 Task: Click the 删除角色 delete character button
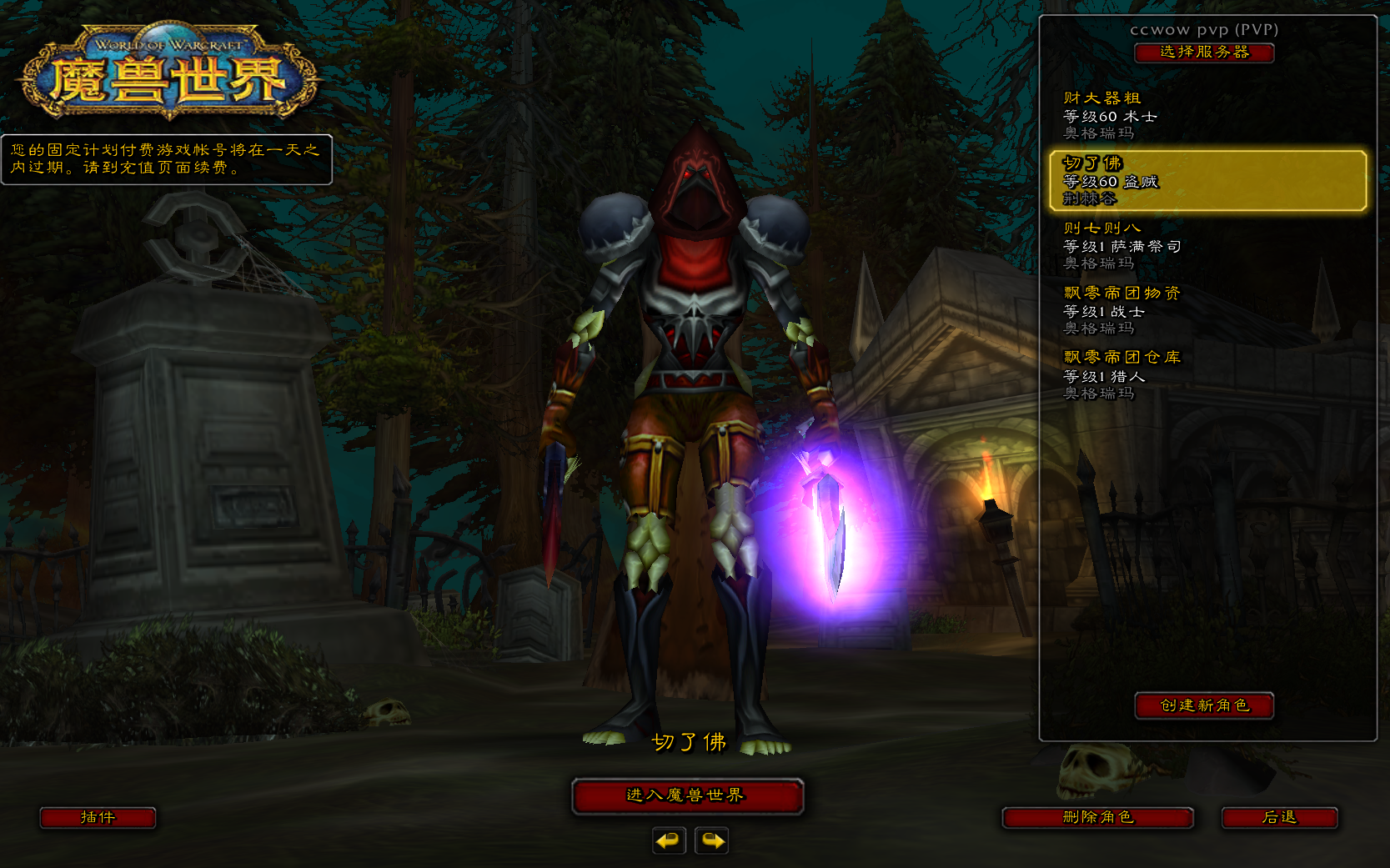(1097, 817)
